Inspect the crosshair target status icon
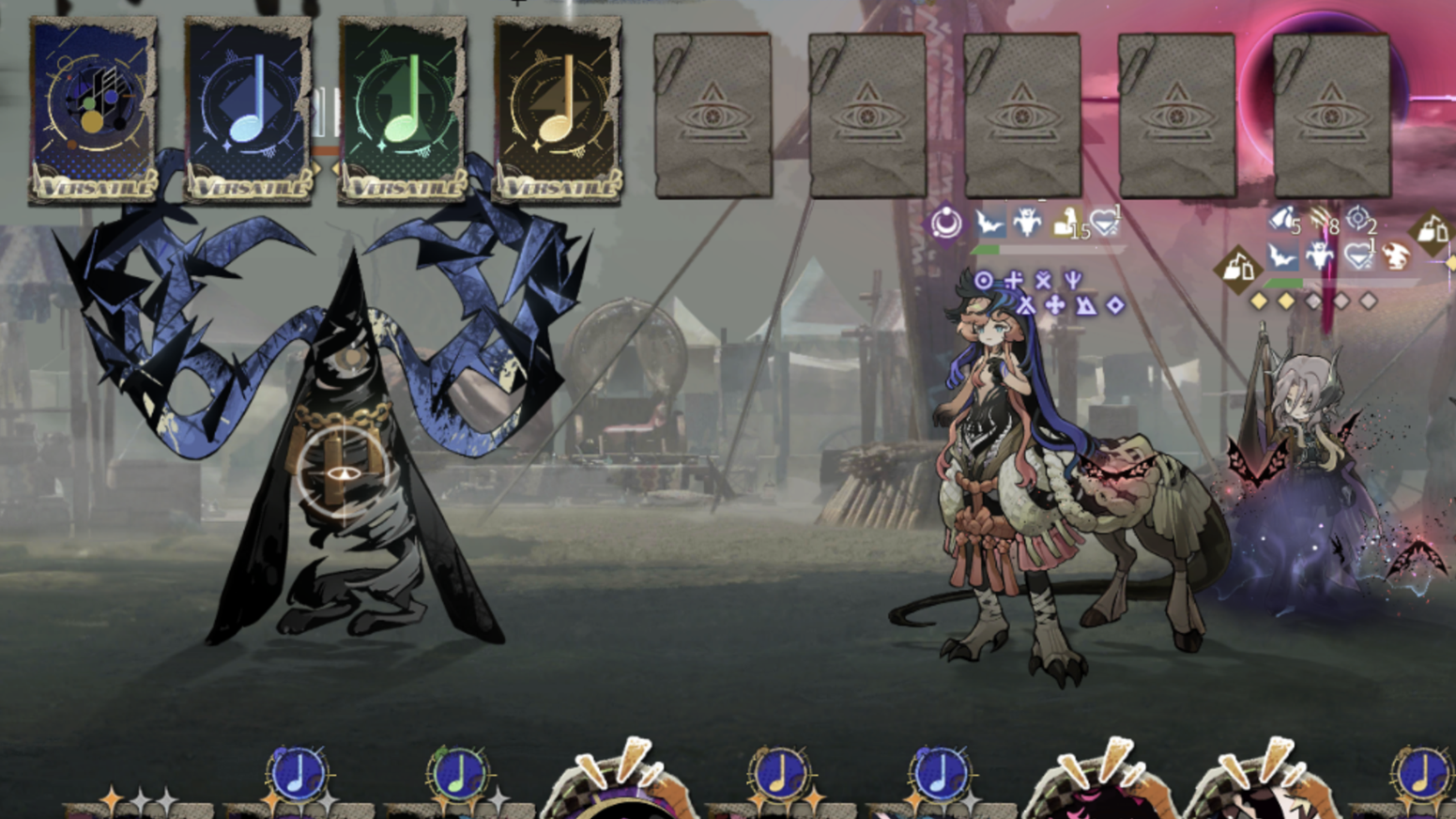The image size is (1456, 819). [x=1357, y=219]
